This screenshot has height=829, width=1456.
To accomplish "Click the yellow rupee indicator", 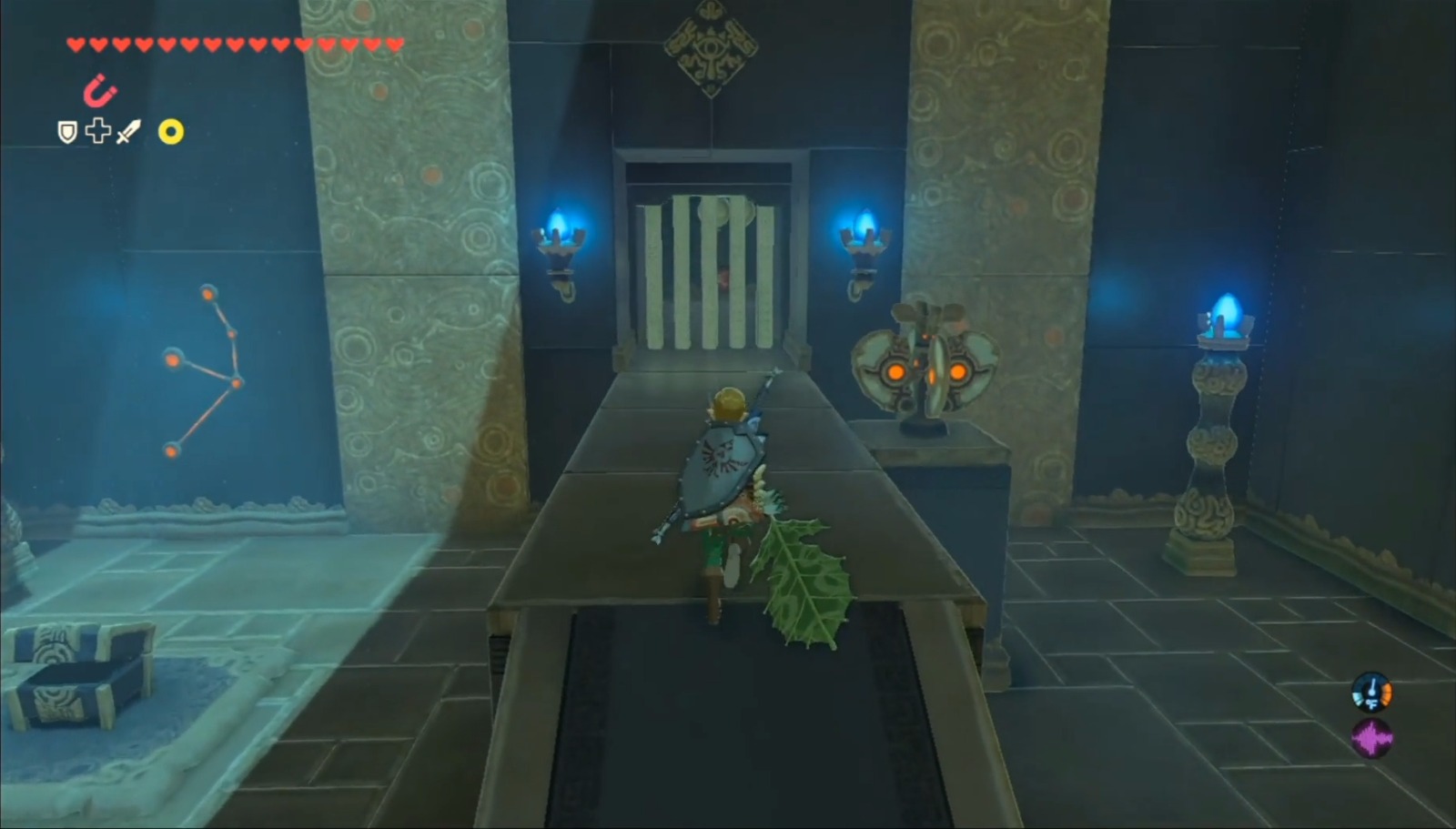I will coord(170,132).
